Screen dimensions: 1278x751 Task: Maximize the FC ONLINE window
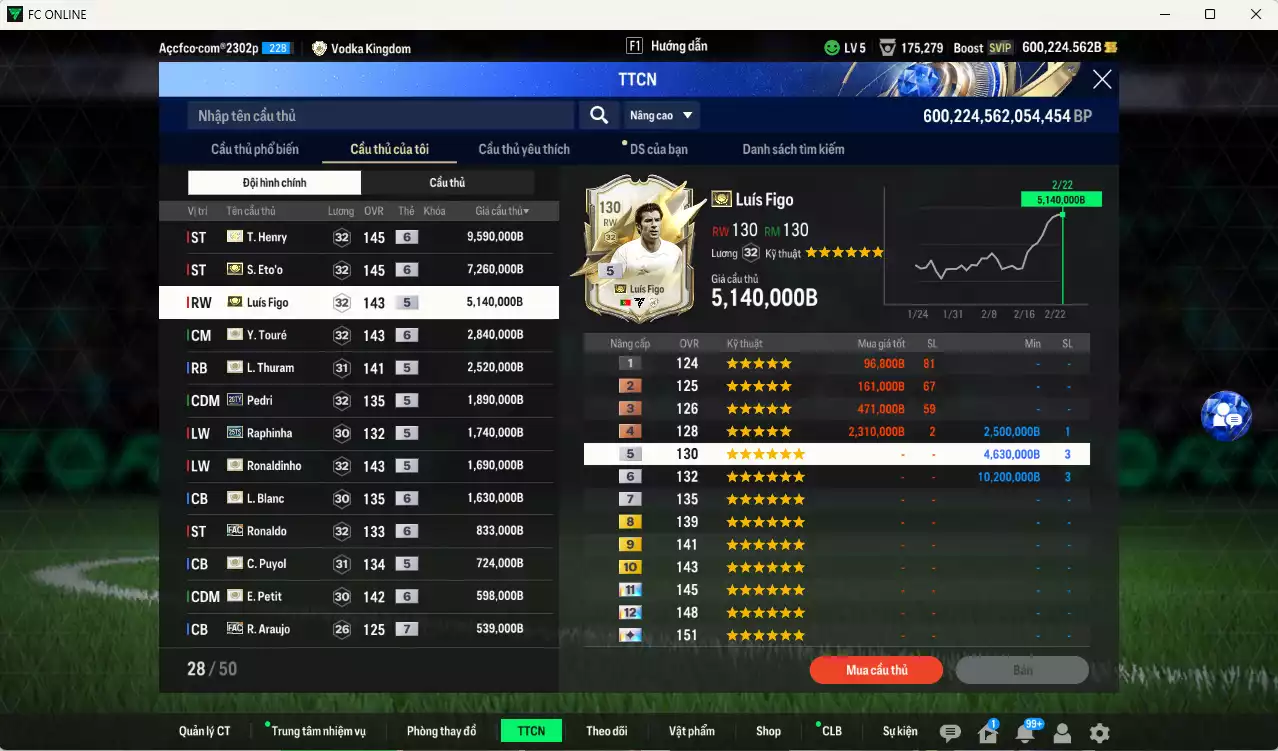tap(1210, 14)
